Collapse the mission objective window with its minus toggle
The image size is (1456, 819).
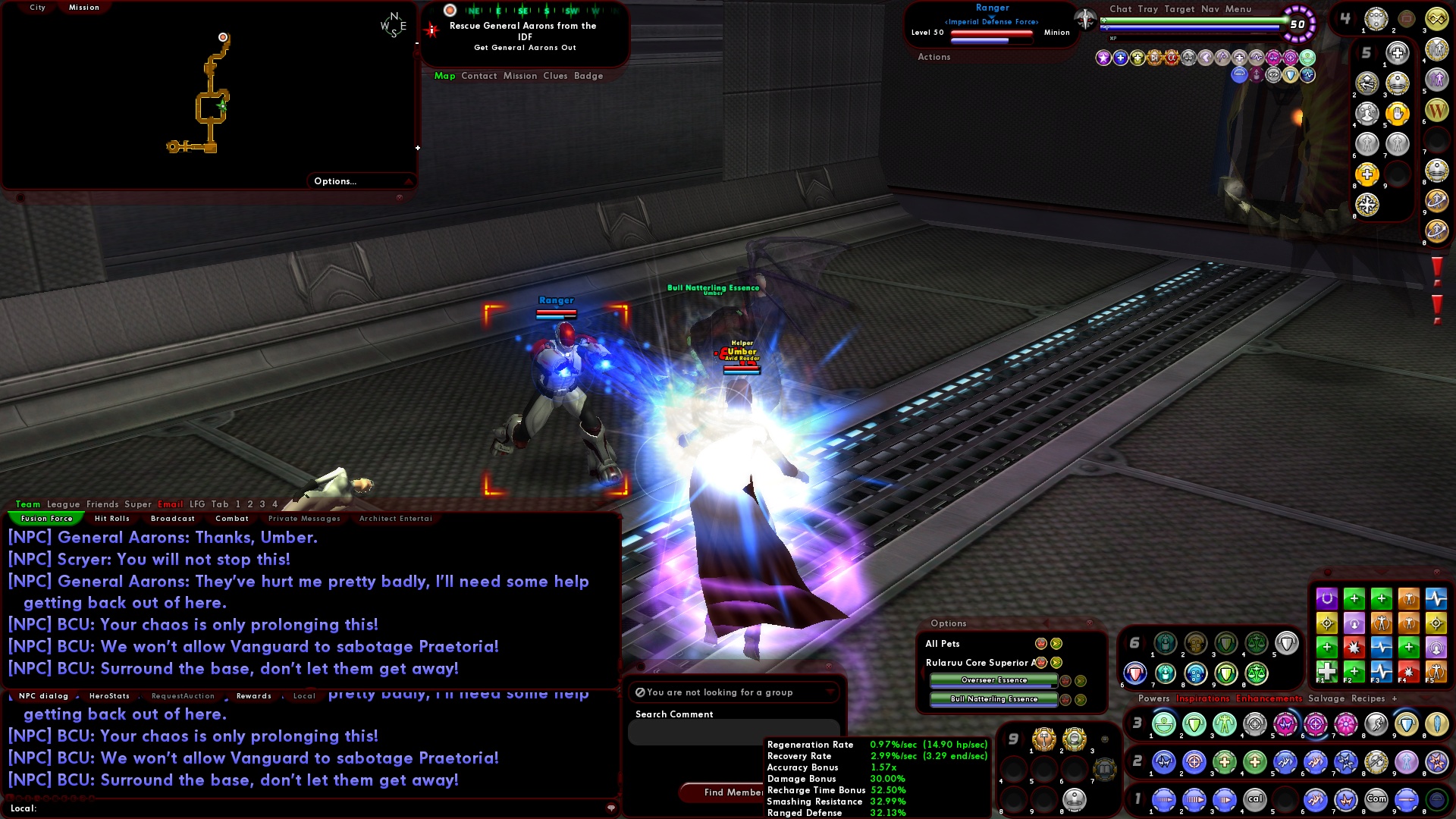point(417,44)
